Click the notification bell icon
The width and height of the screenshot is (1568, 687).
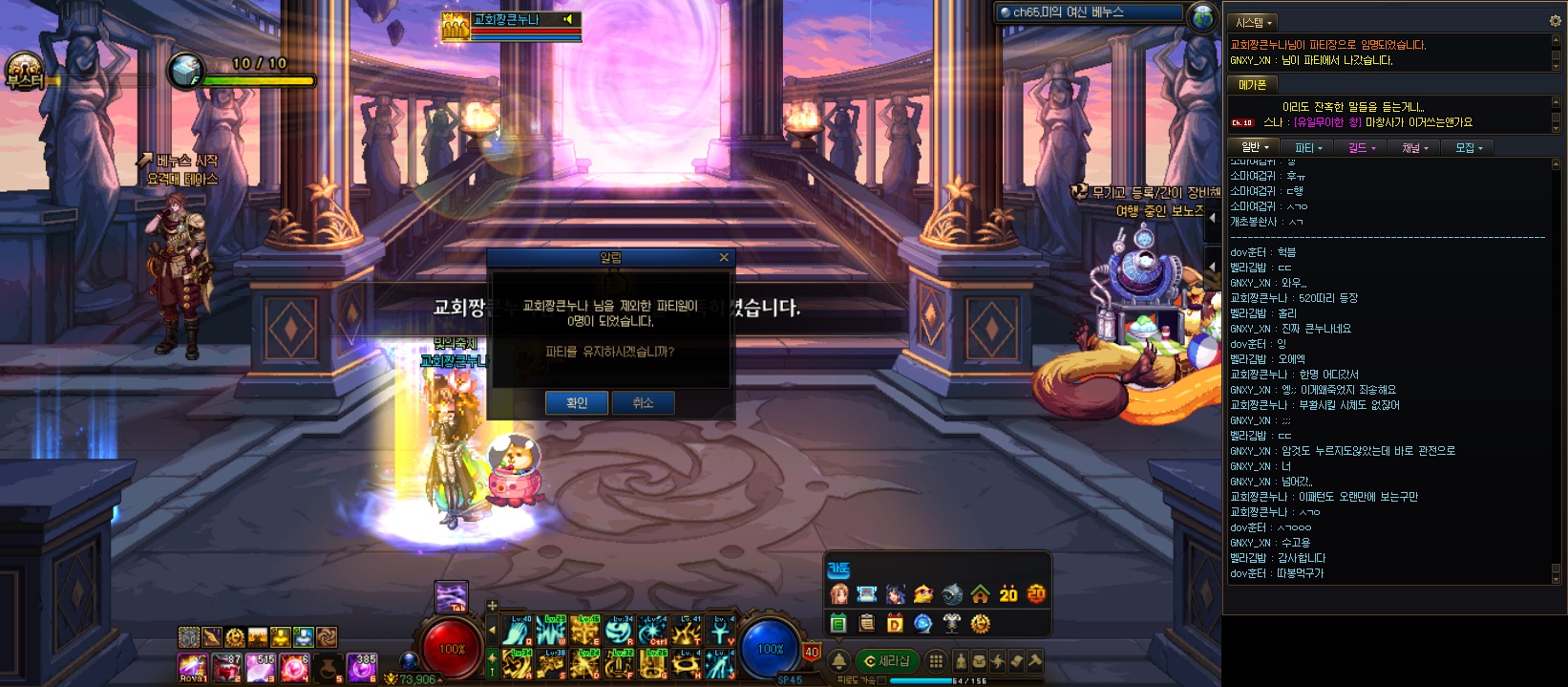click(838, 660)
